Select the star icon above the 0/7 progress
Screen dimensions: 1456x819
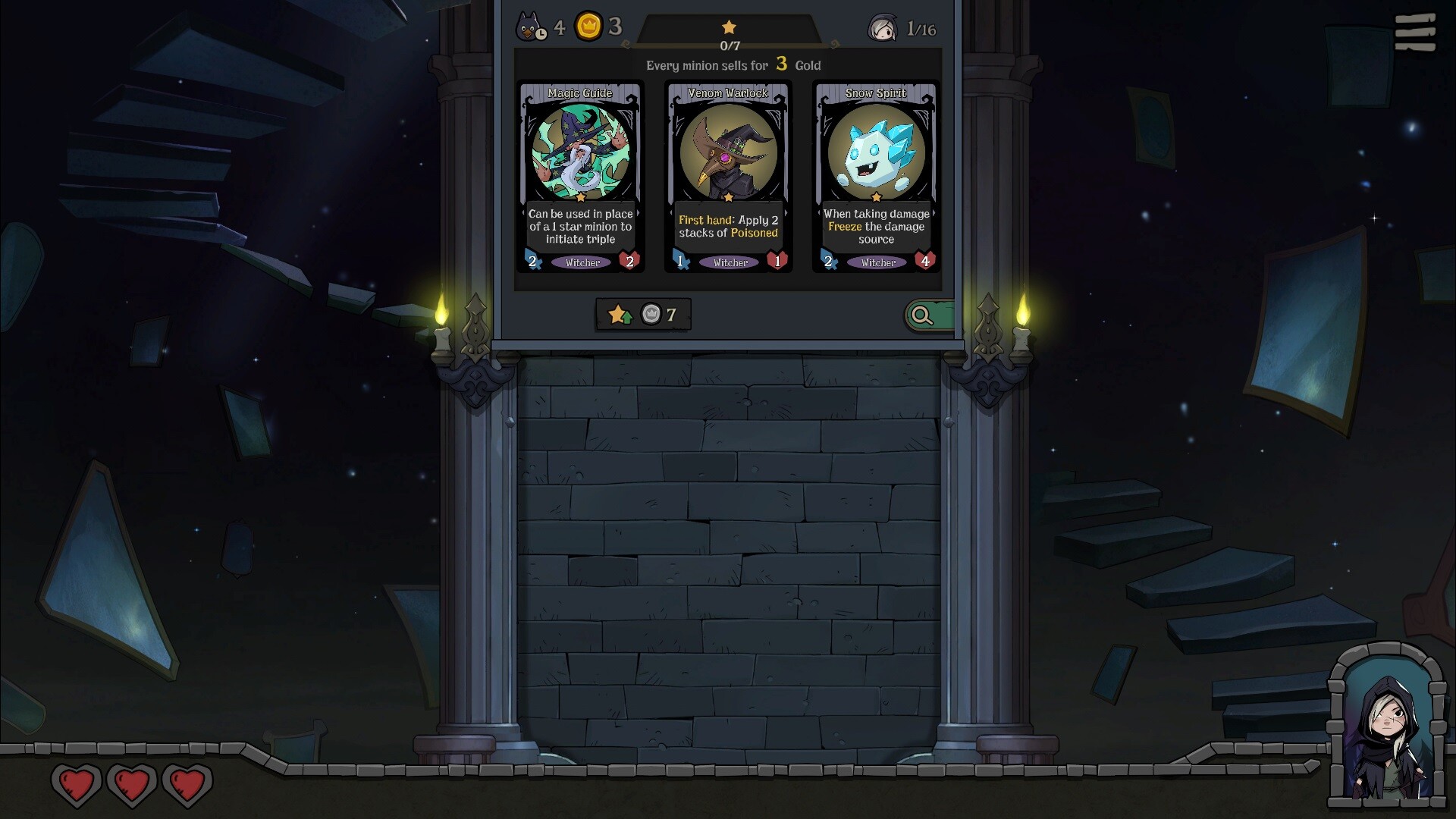point(729,25)
